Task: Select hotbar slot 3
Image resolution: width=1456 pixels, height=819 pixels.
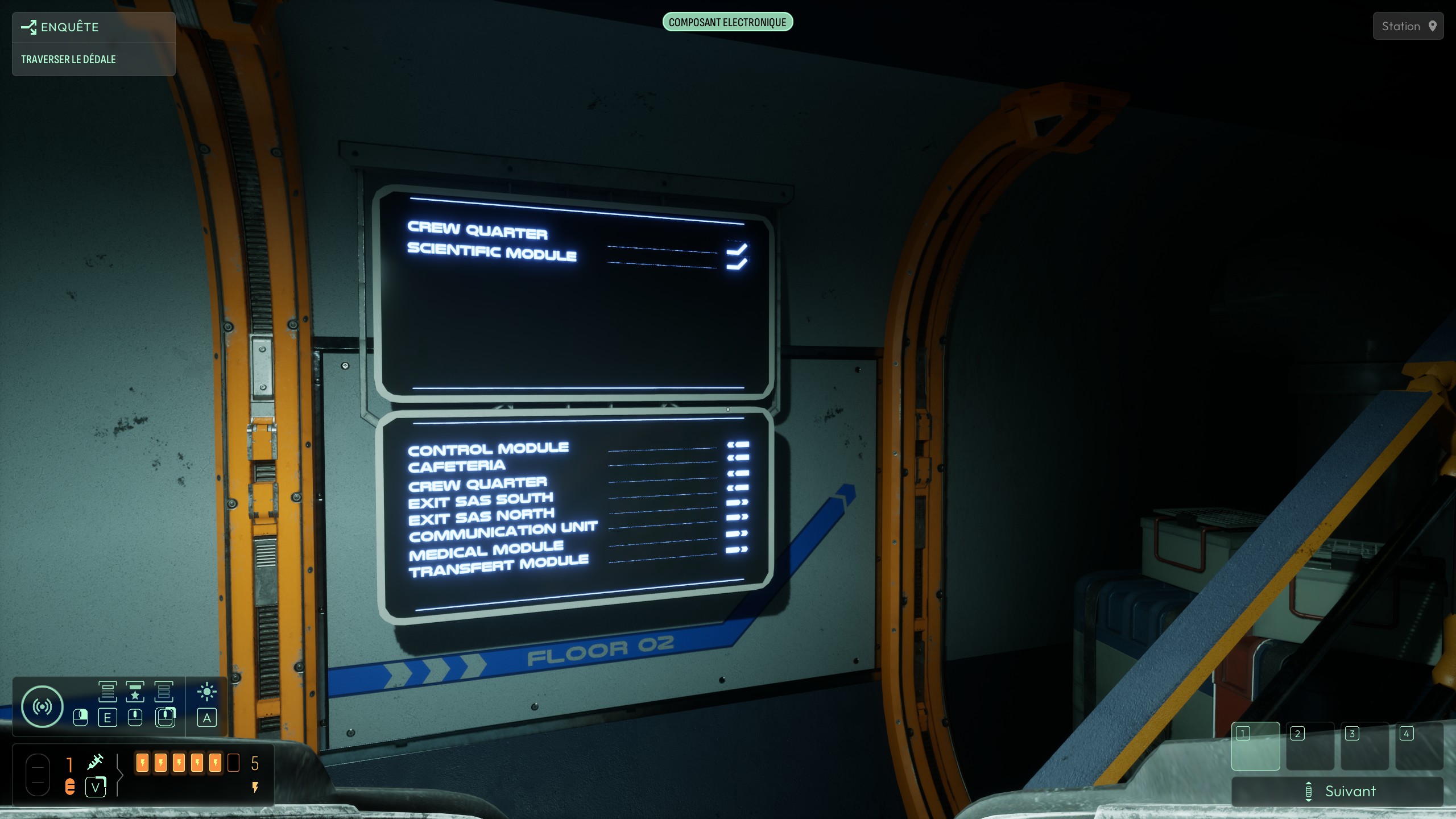Action: tap(1364, 746)
